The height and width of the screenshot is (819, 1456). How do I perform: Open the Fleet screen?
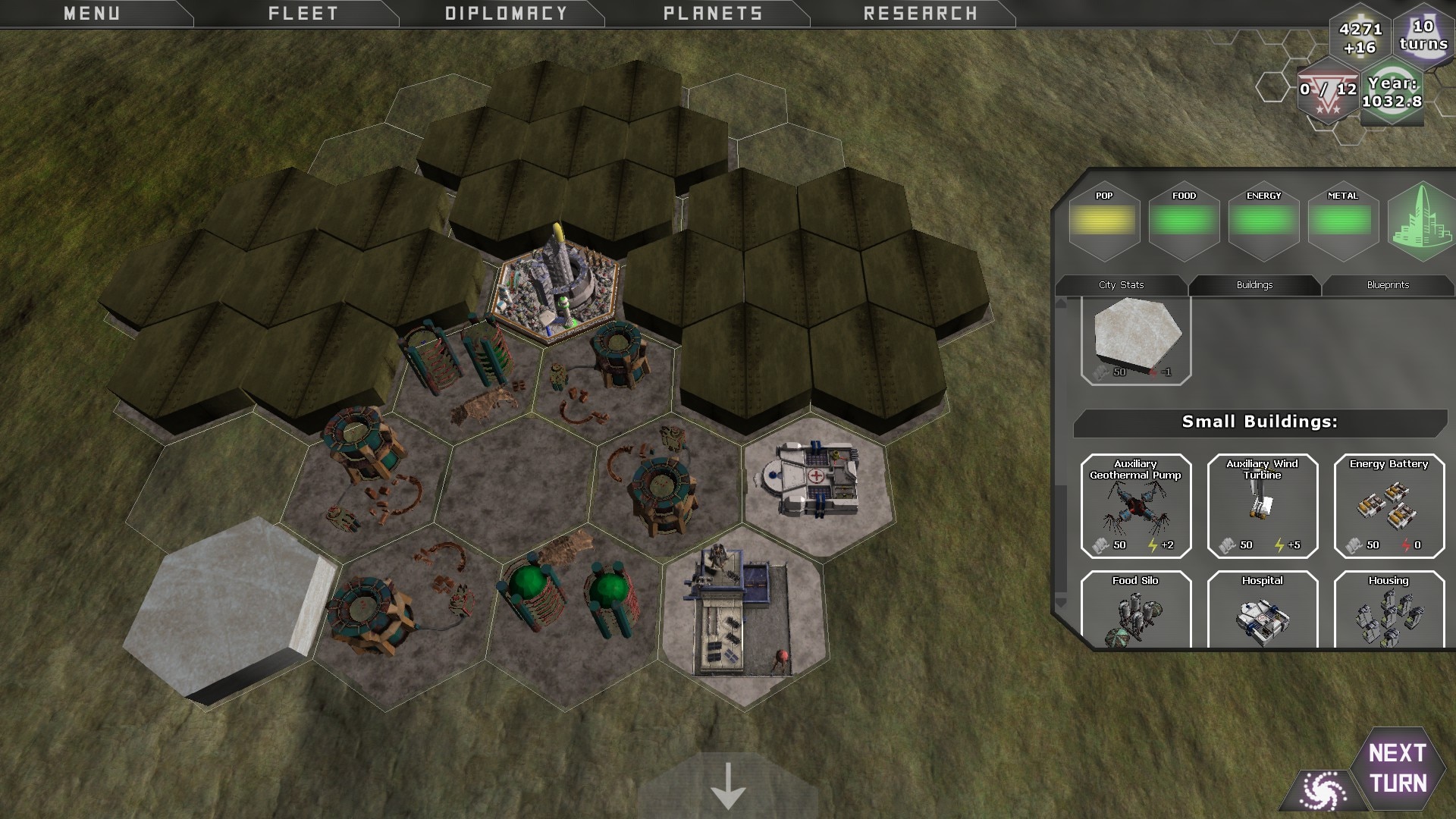point(303,14)
